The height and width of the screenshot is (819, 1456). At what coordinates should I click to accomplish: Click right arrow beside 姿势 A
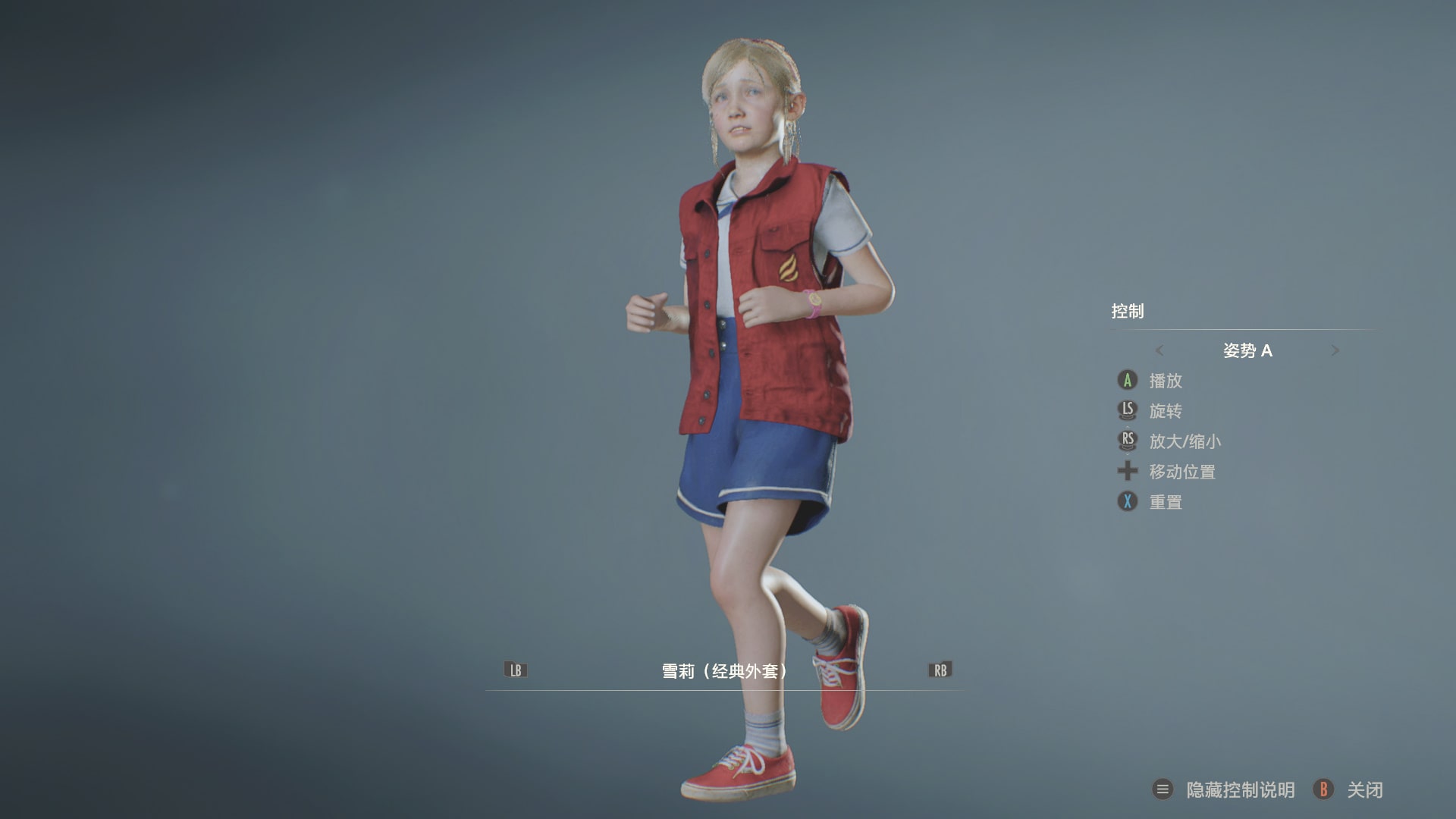(1335, 350)
